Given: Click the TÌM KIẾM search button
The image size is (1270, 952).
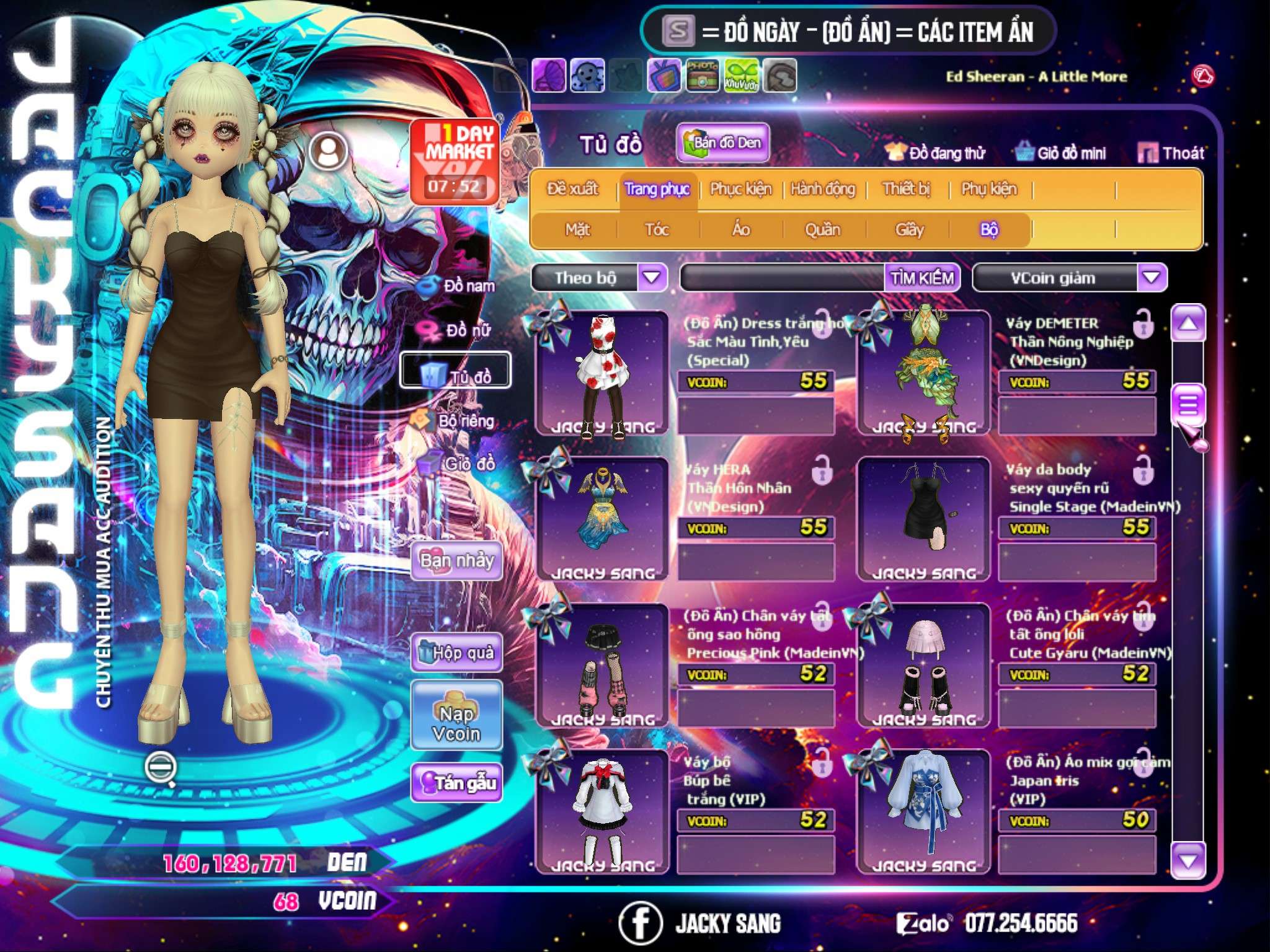Looking at the screenshot, I should tap(922, 278).
